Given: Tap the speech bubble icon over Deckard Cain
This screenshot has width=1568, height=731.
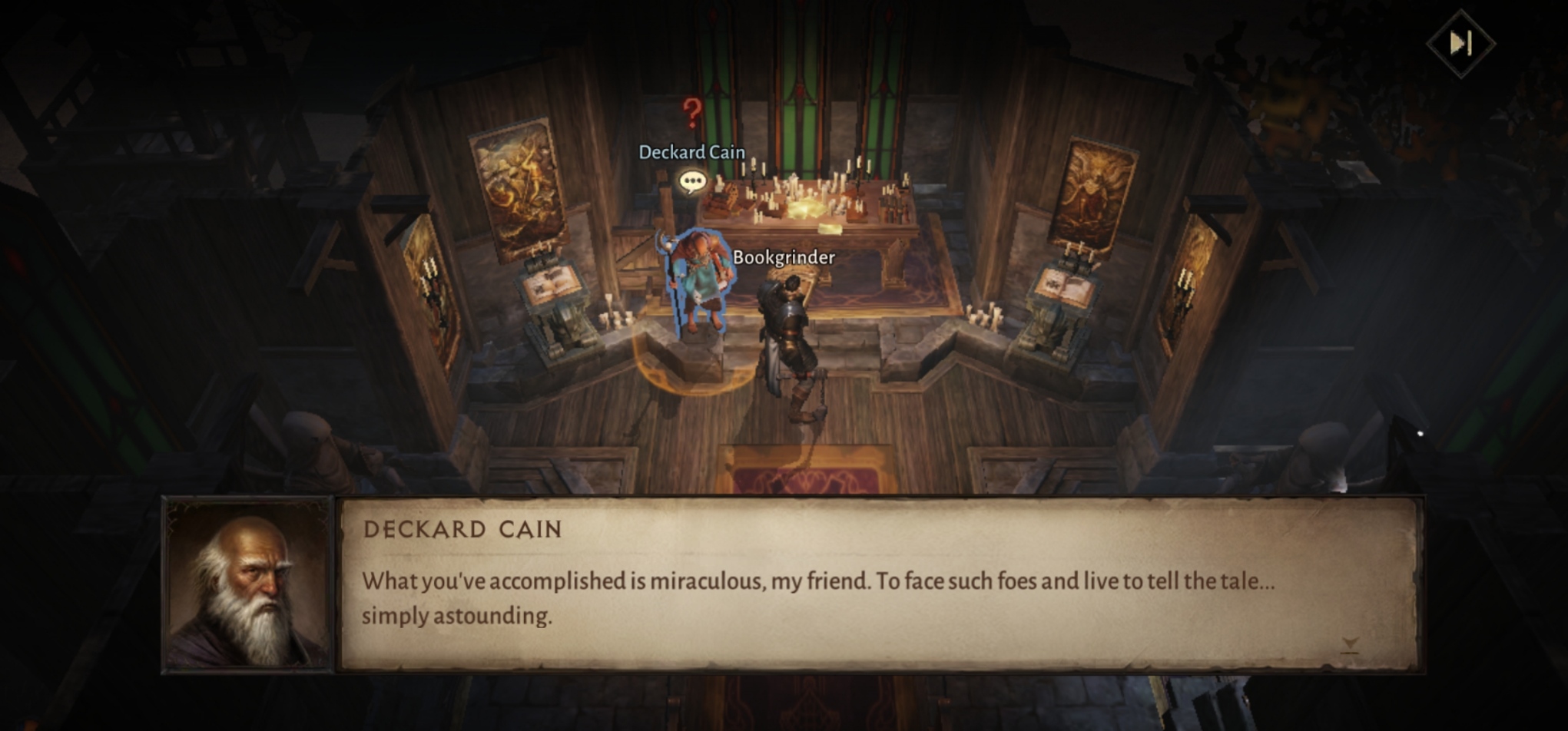Looking at the screenshot, I should click(692, 182).
